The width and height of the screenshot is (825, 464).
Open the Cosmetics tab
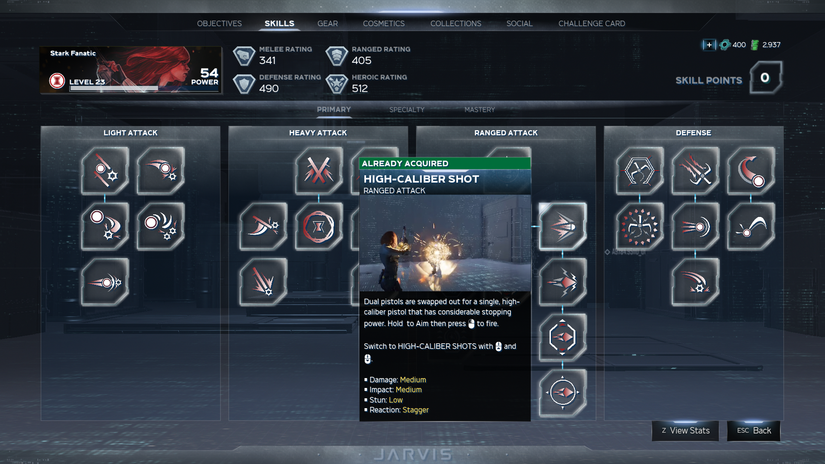[384, 23]
